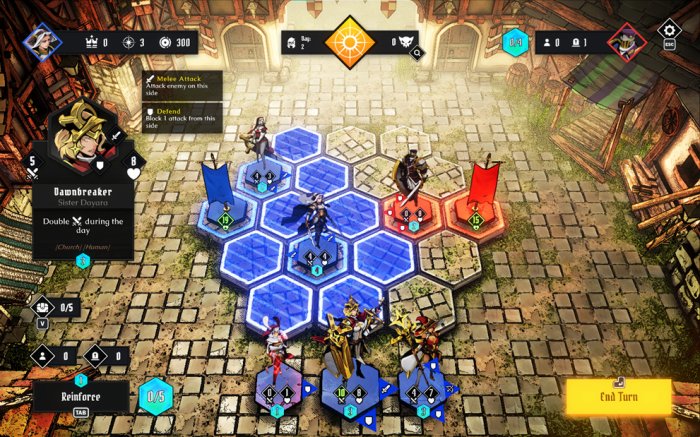Screen dimensions: 700x437
Task: Select the player's blonde hero portrait
Action: [42, 42]
